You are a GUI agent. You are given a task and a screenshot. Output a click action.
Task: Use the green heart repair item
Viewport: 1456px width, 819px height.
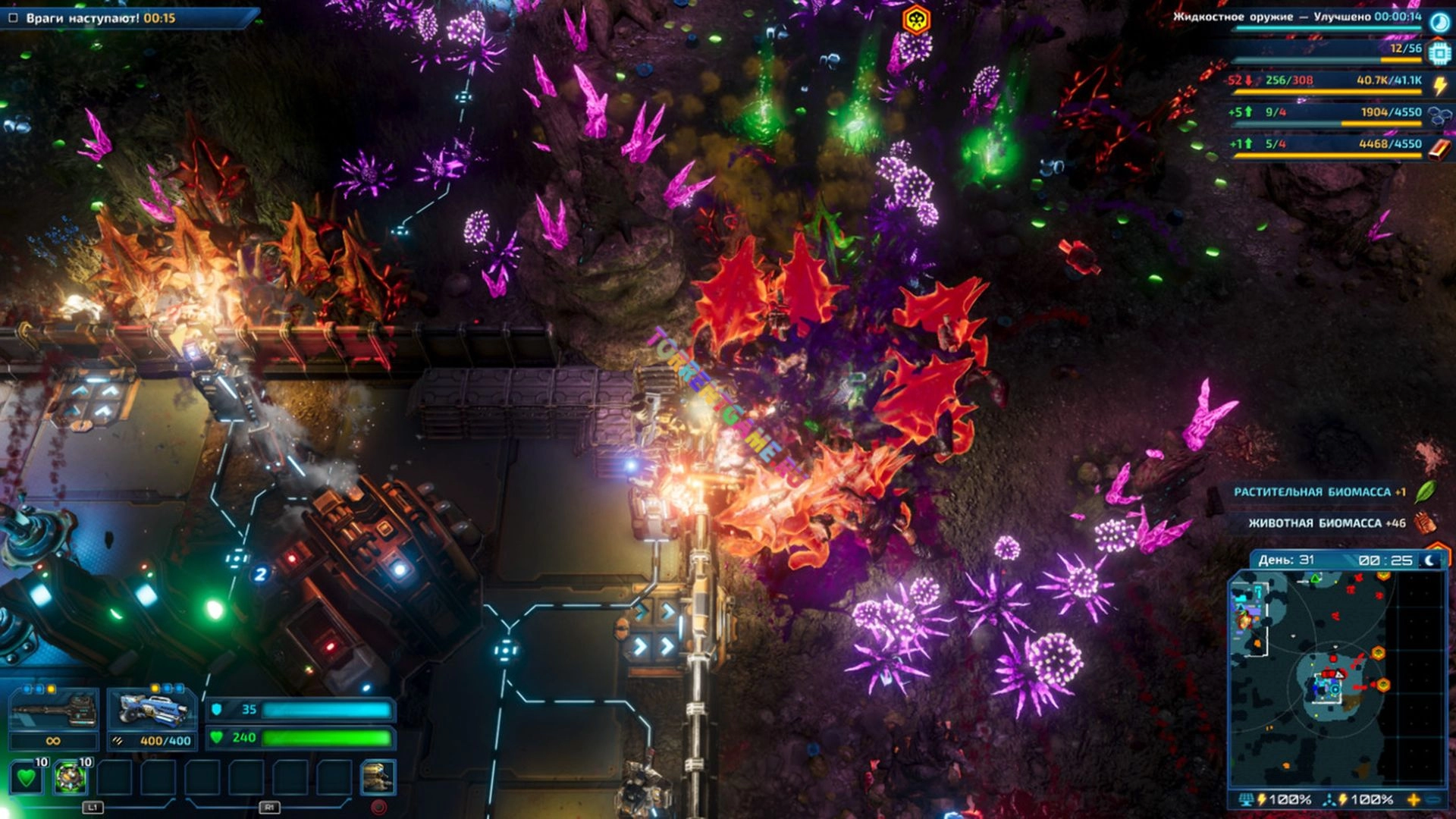click(x=27, y=778)
